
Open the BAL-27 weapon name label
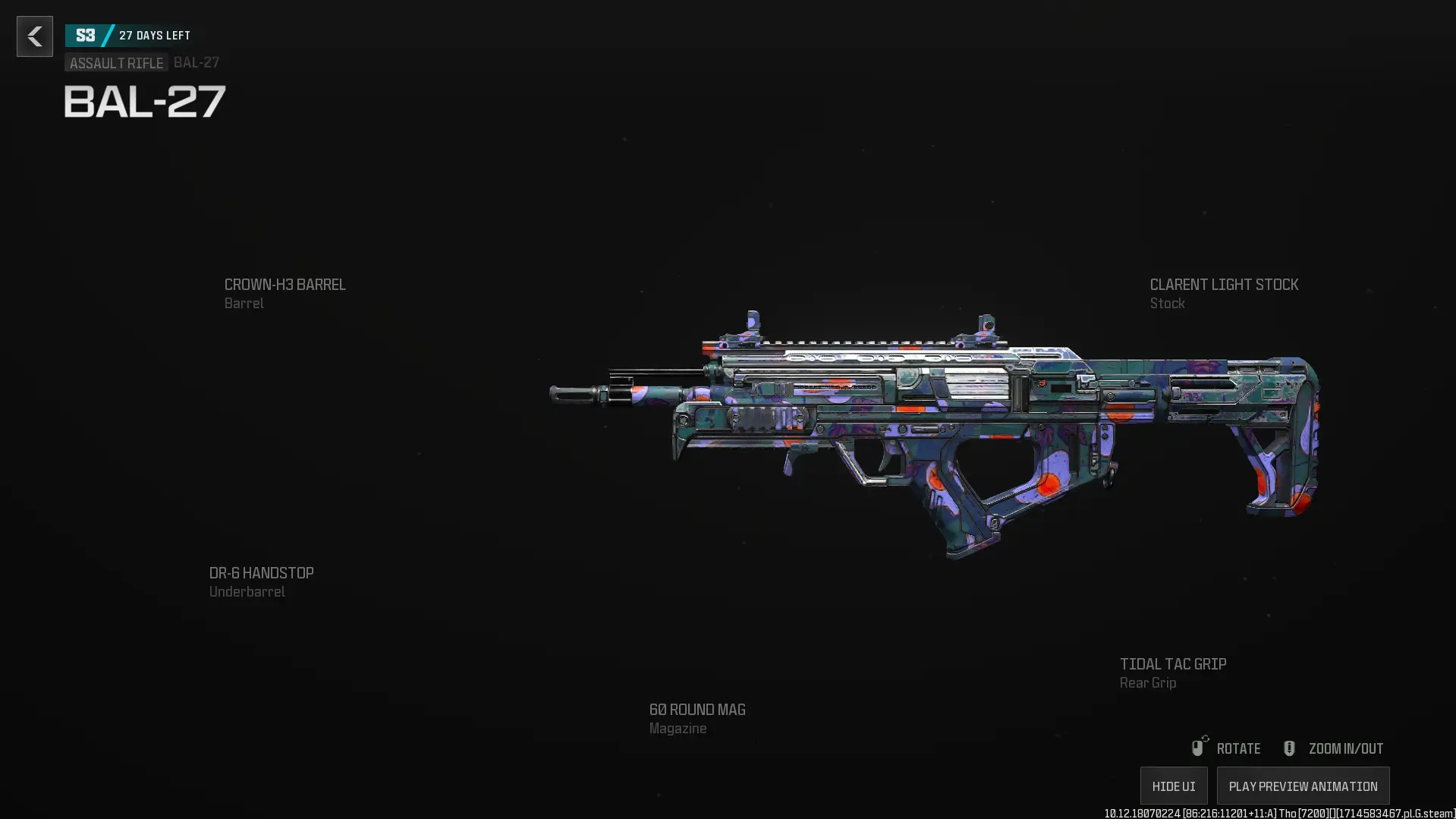[x=143, y=102]
